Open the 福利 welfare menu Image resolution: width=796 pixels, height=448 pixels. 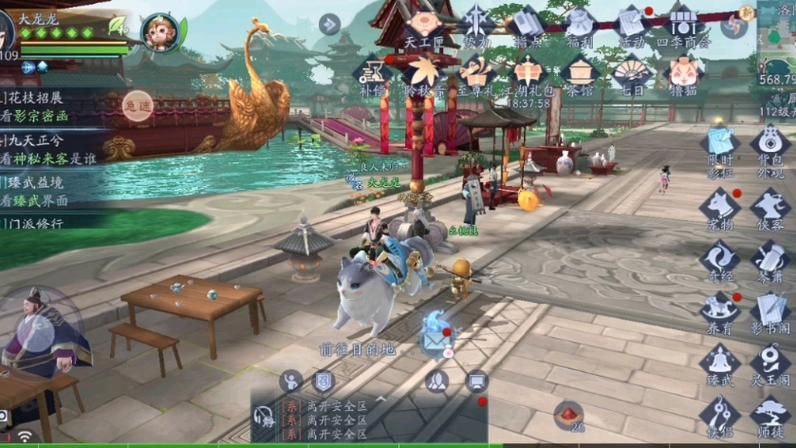[580, 24]
